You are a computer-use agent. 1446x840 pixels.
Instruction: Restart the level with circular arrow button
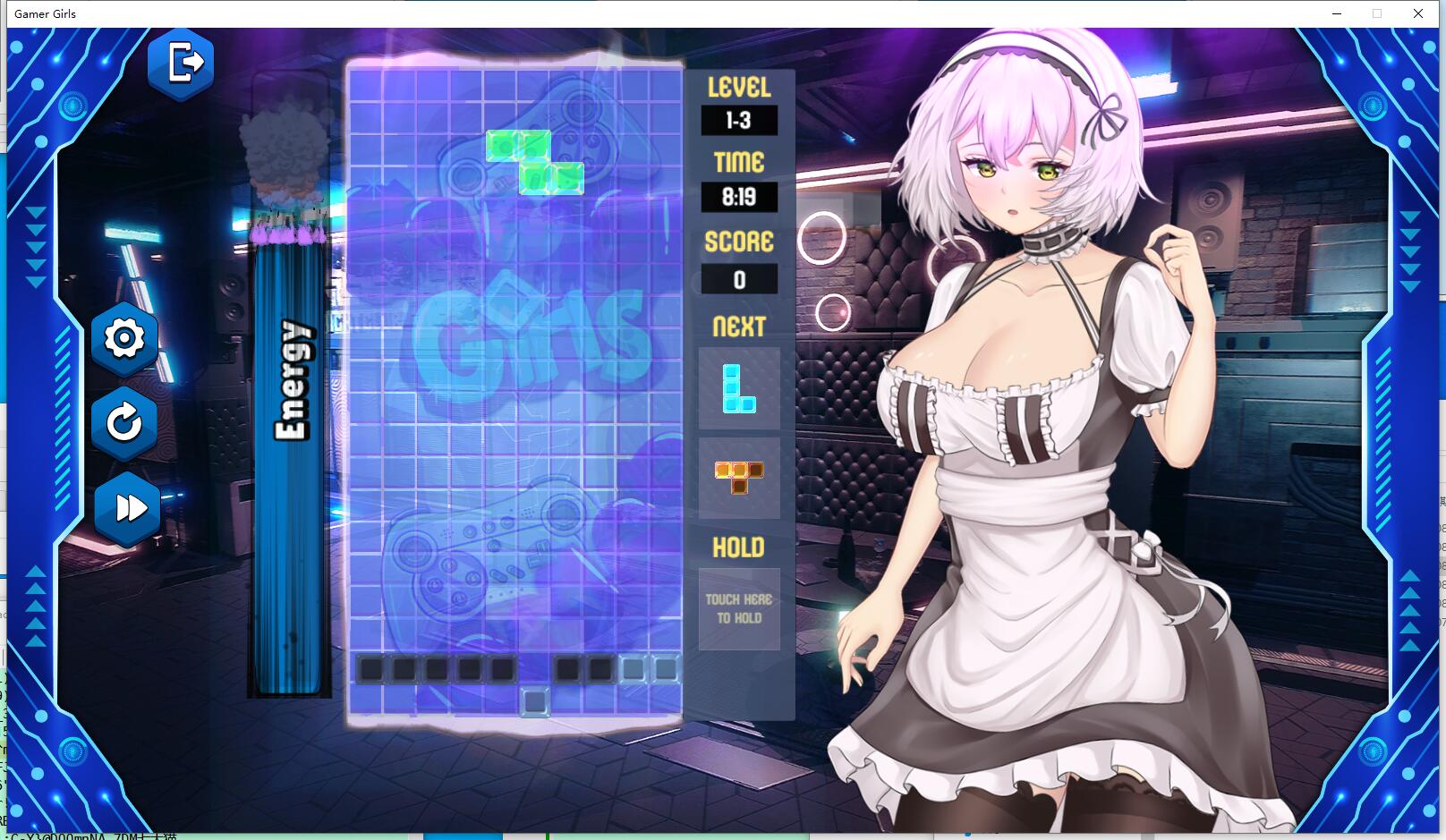pos(124,423)
